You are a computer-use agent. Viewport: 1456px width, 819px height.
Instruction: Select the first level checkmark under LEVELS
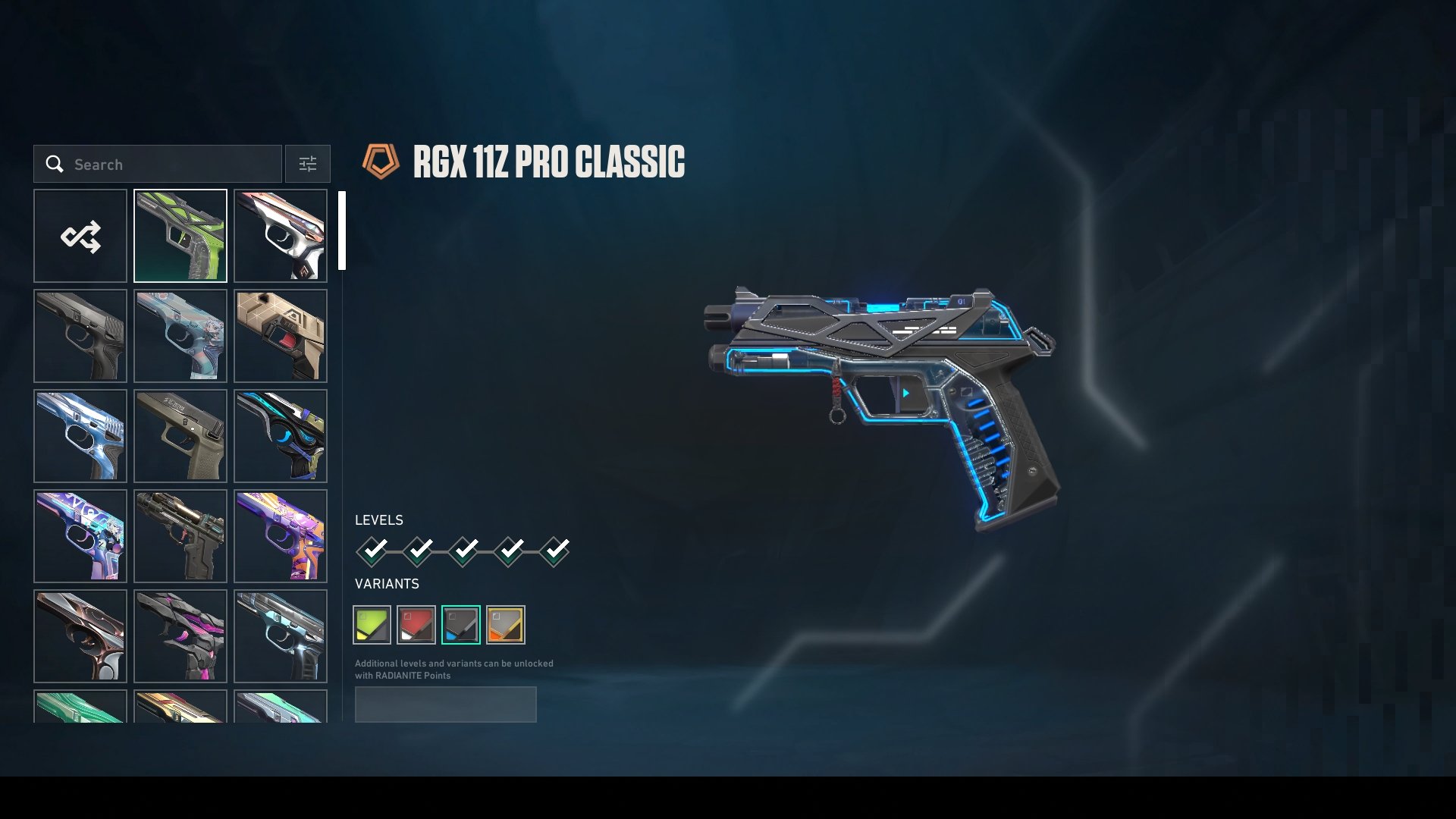[372, 551]
